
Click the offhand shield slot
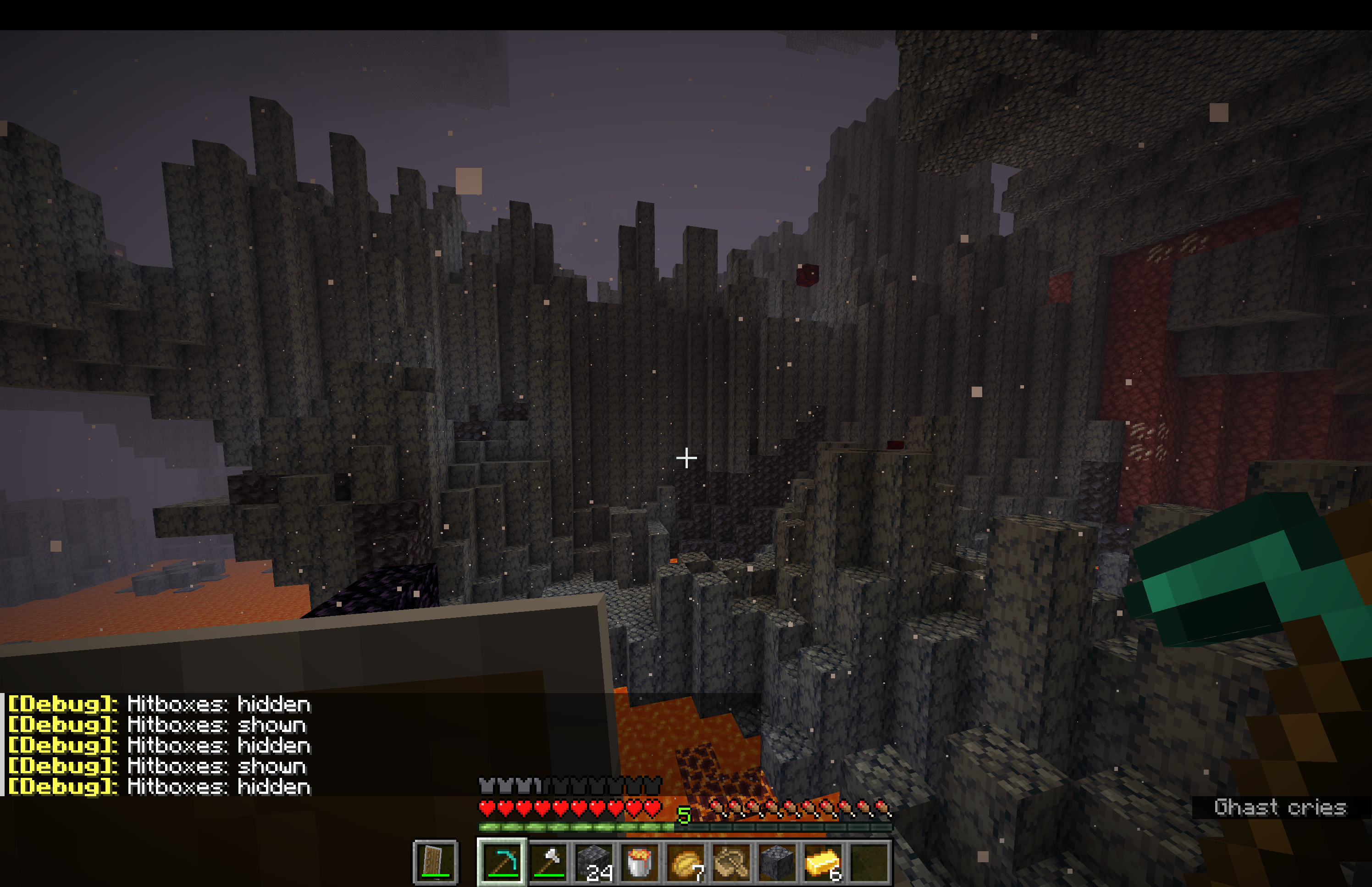(436, 862)
